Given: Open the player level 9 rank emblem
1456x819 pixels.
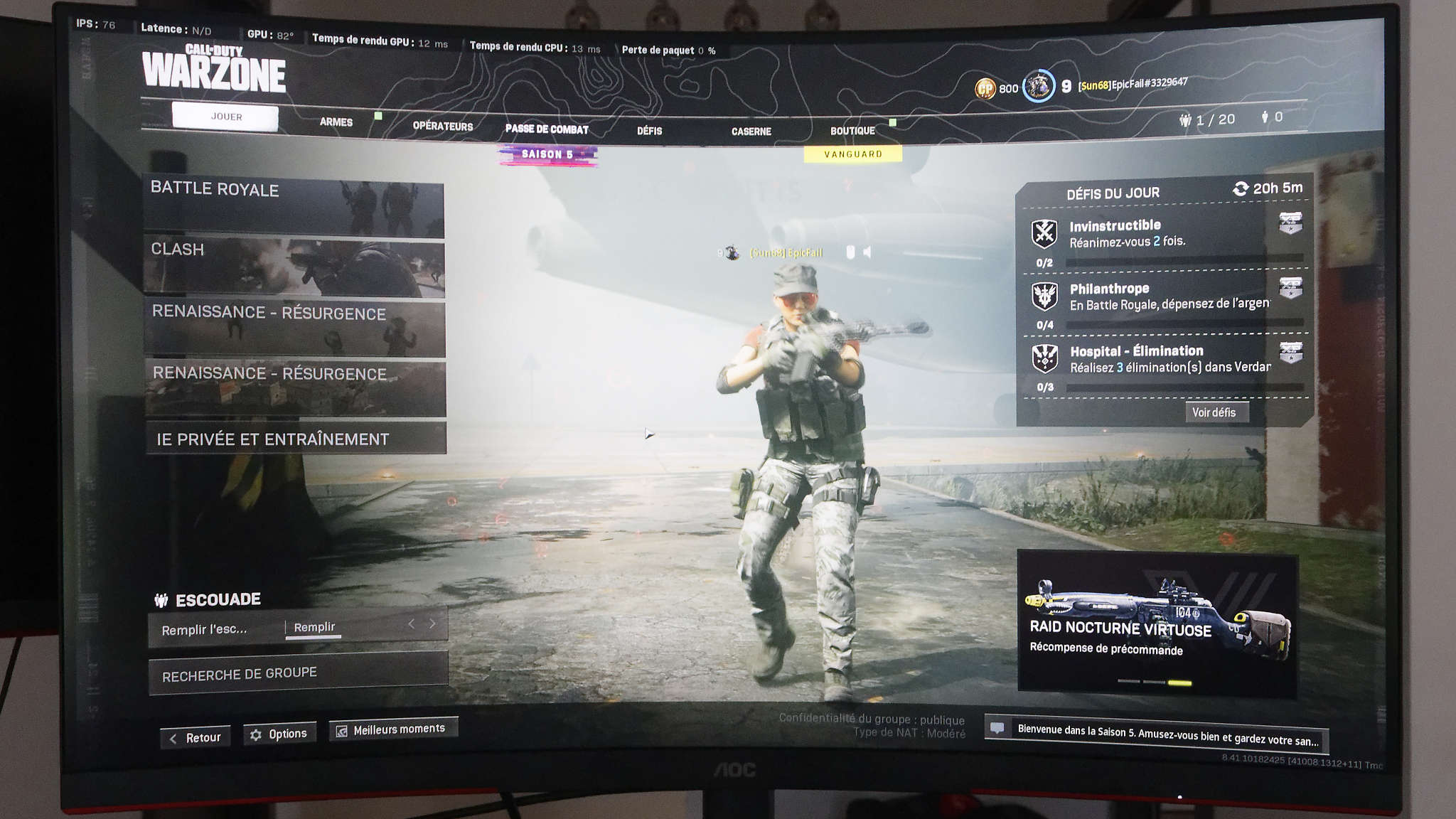Looking at the screenshot, I should [1038, 87].
